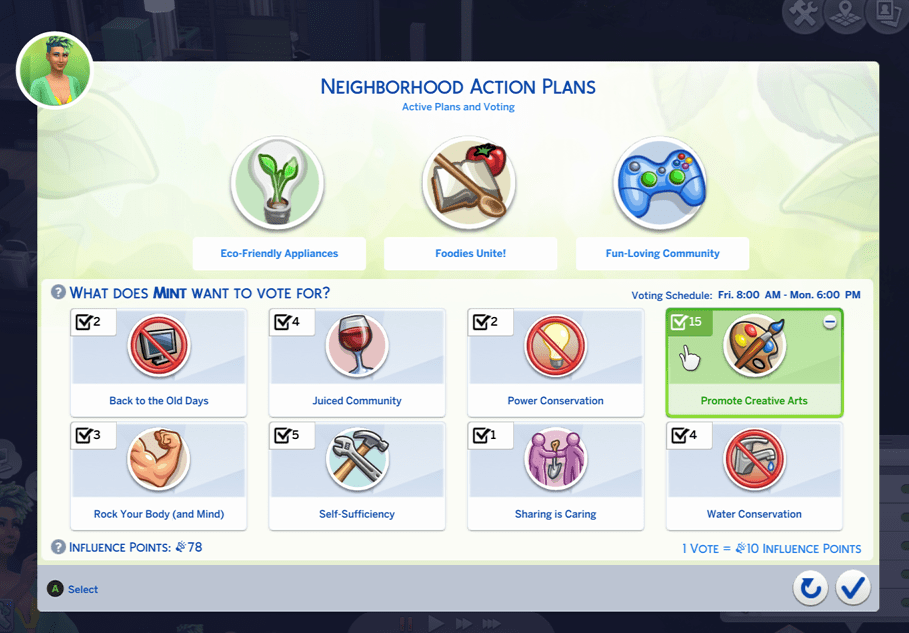909x633 pixels.
Task: Confirm votes with the checkmark button
Action: click(853, 588)
